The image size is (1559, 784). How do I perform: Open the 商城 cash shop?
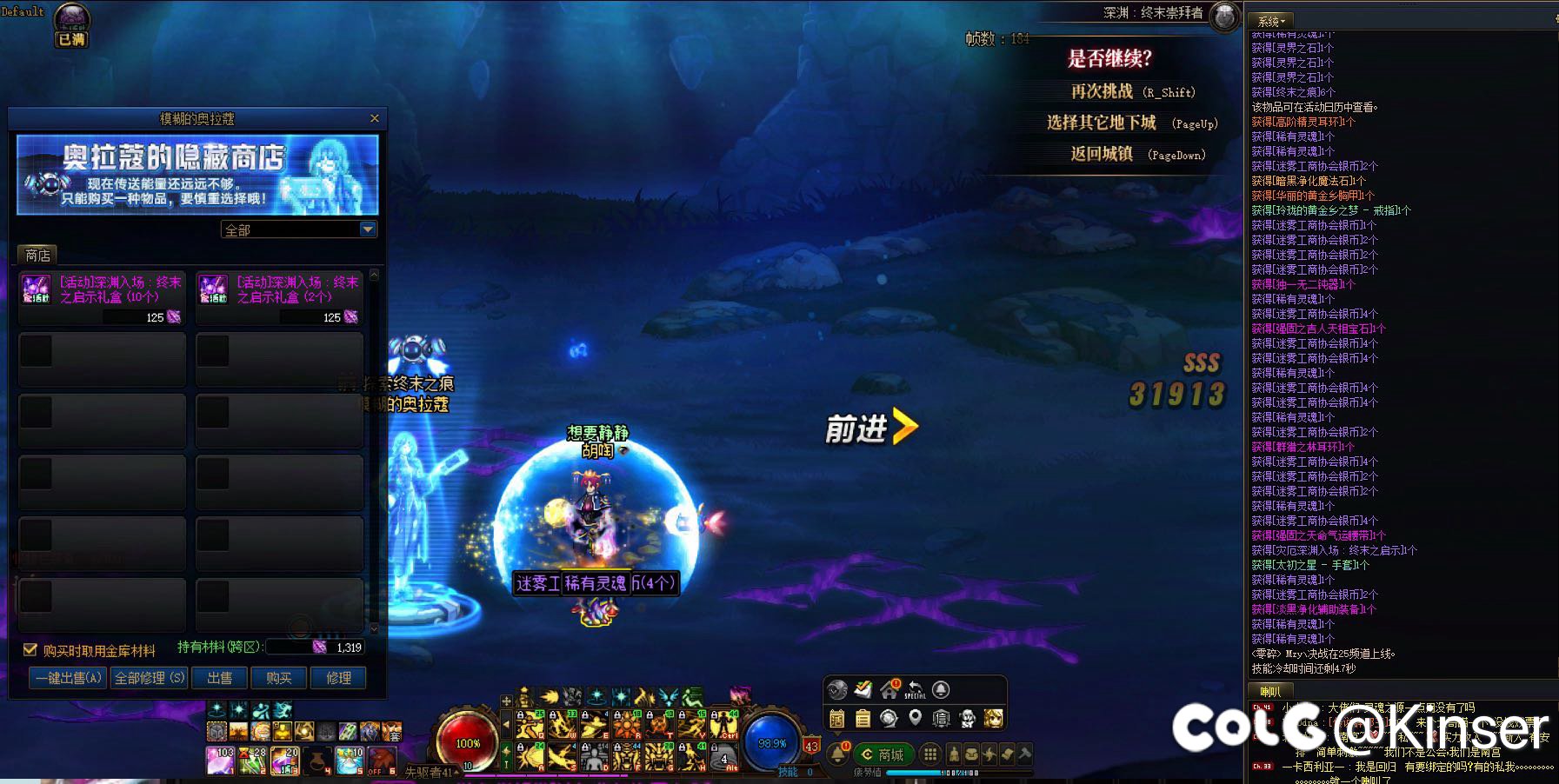coord(883,754)
